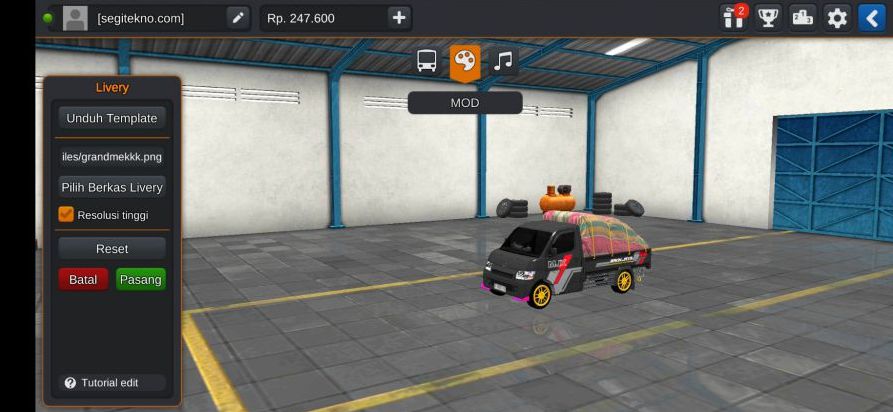Click the livery file path field

(112, 156)
